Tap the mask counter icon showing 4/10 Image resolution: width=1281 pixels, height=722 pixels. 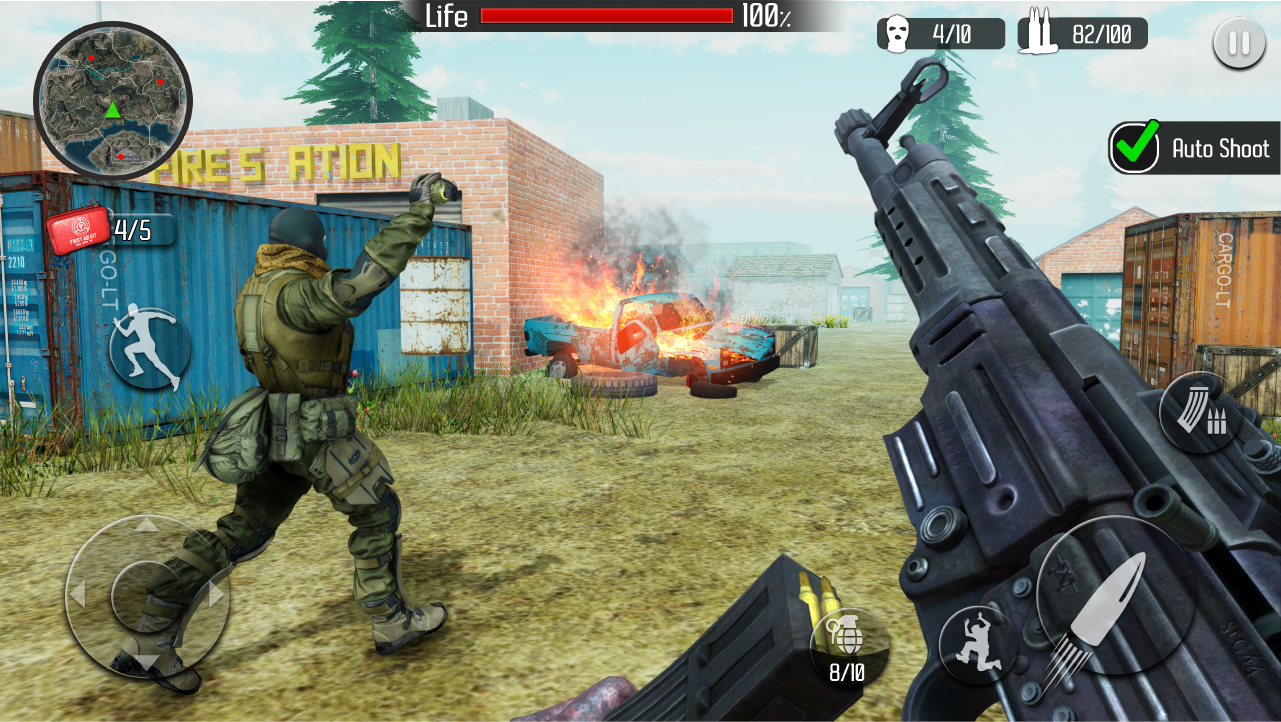pos(941,32)
